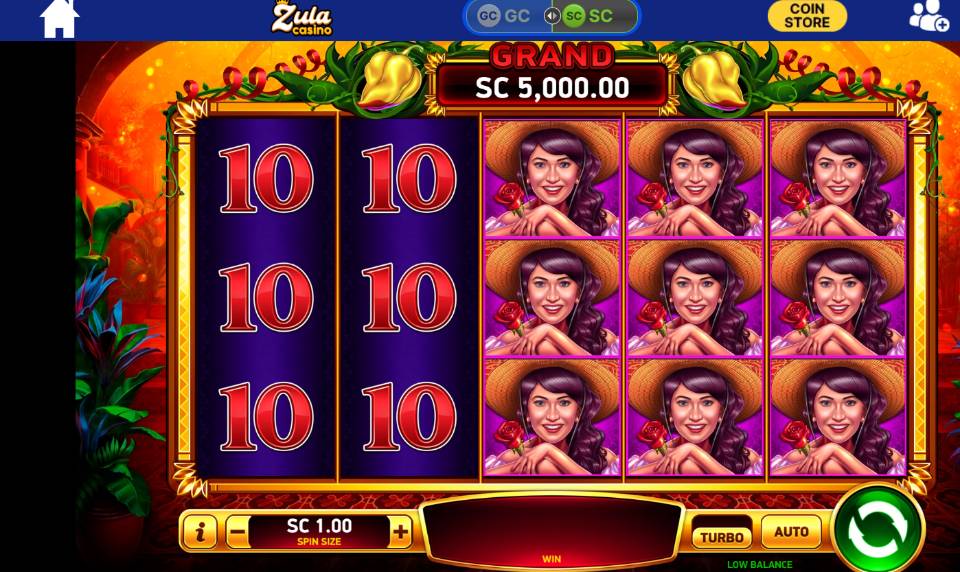Switch currency to GC gold coins
960x572 pixels.
point(504,16)
